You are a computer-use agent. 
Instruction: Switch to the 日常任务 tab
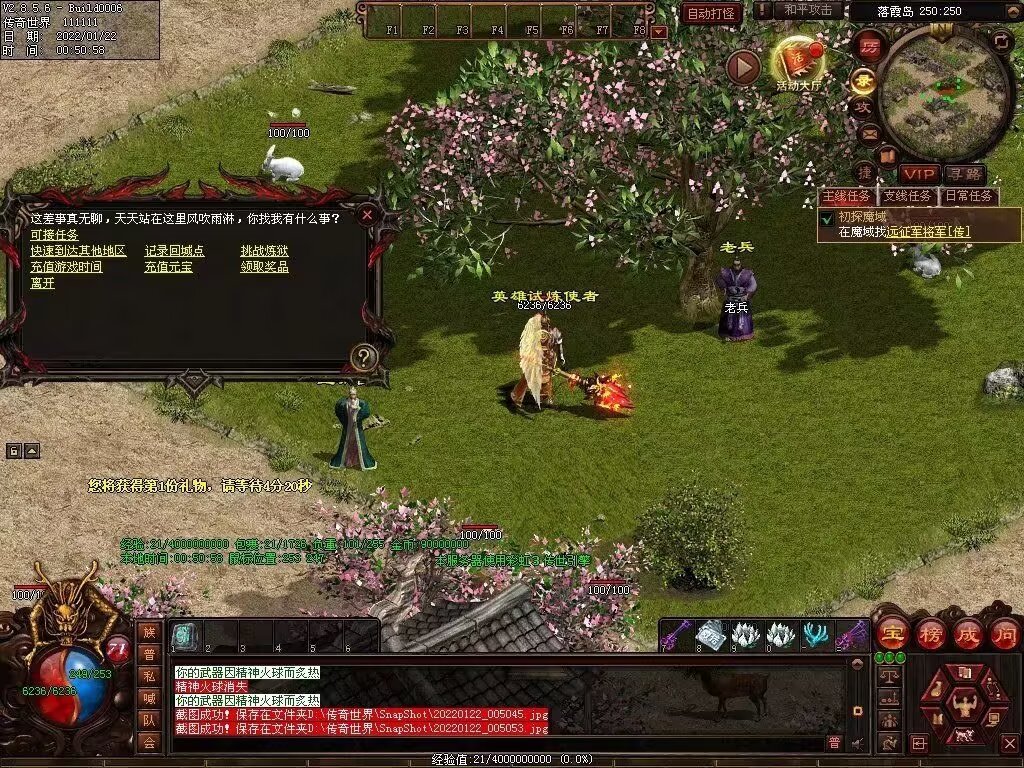coord(969,196)
